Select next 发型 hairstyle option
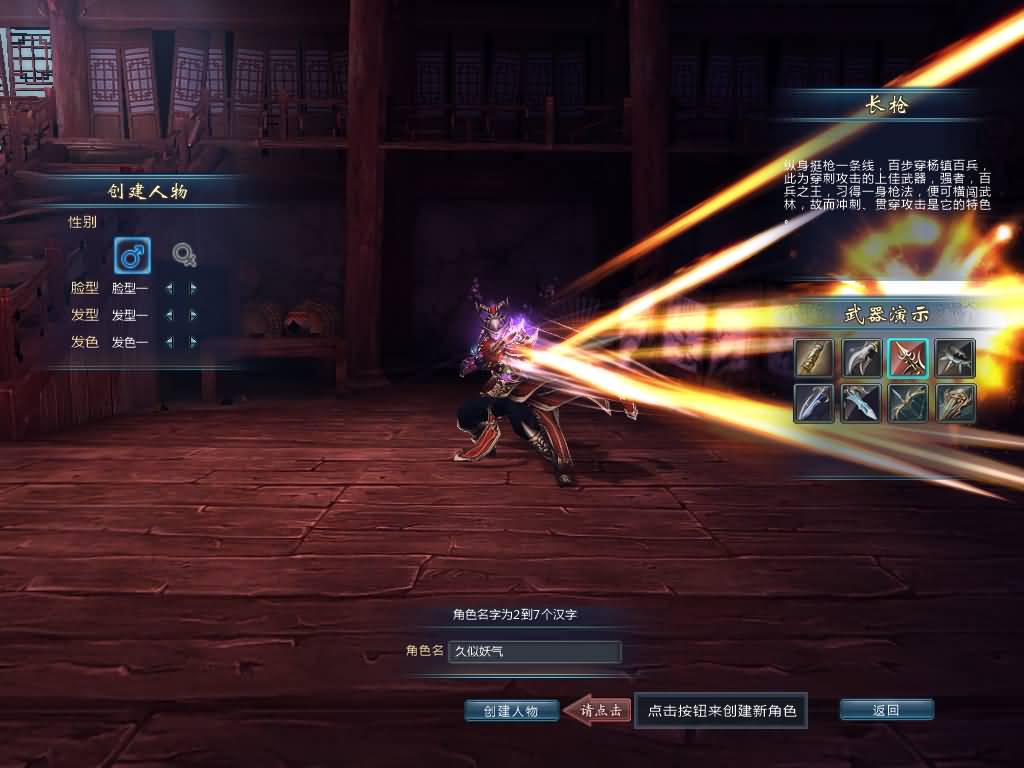 pyautogui.click(x=193, y=315)
